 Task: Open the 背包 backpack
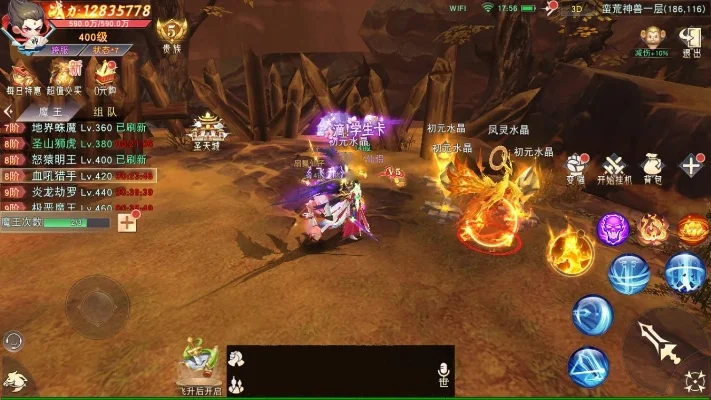tap(653, 167)
